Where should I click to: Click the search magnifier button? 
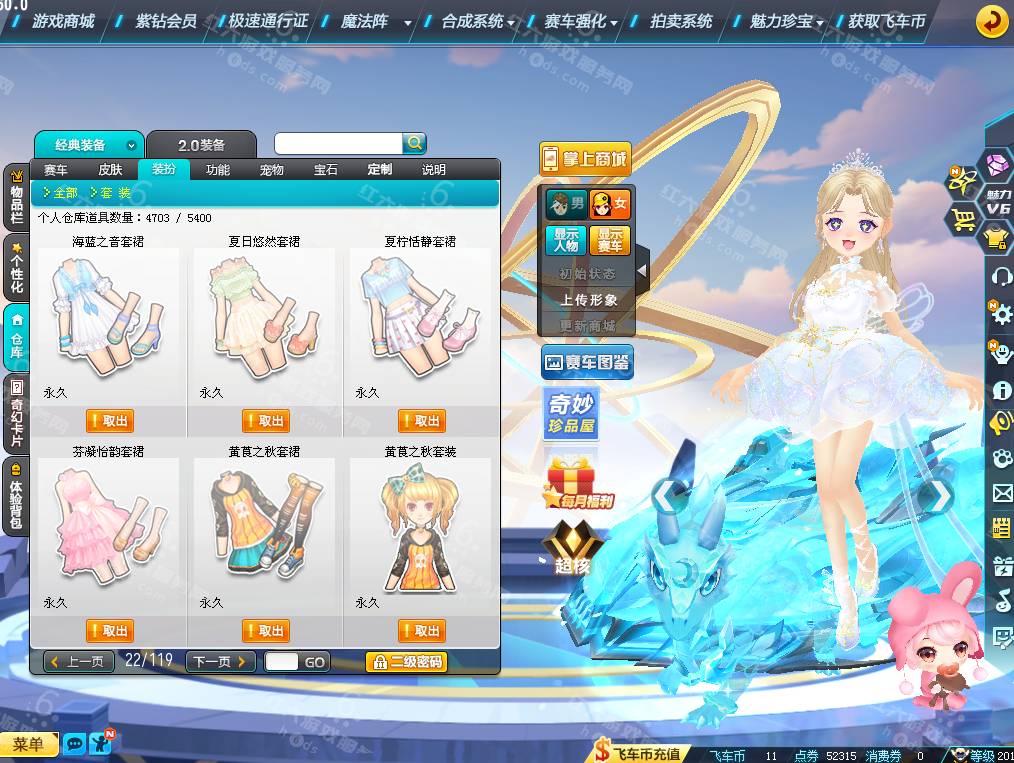coord(414,144)
